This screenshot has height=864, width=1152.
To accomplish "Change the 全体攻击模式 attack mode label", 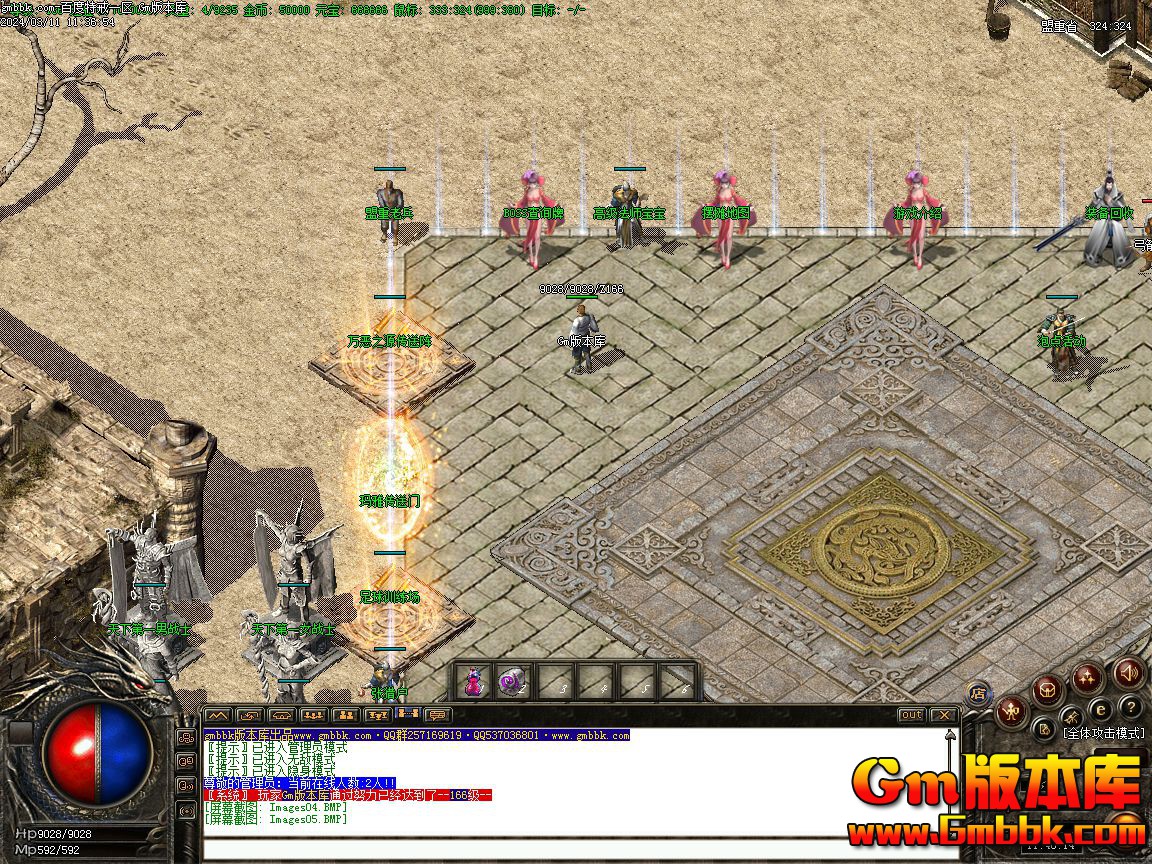I will pos(1104,733).
